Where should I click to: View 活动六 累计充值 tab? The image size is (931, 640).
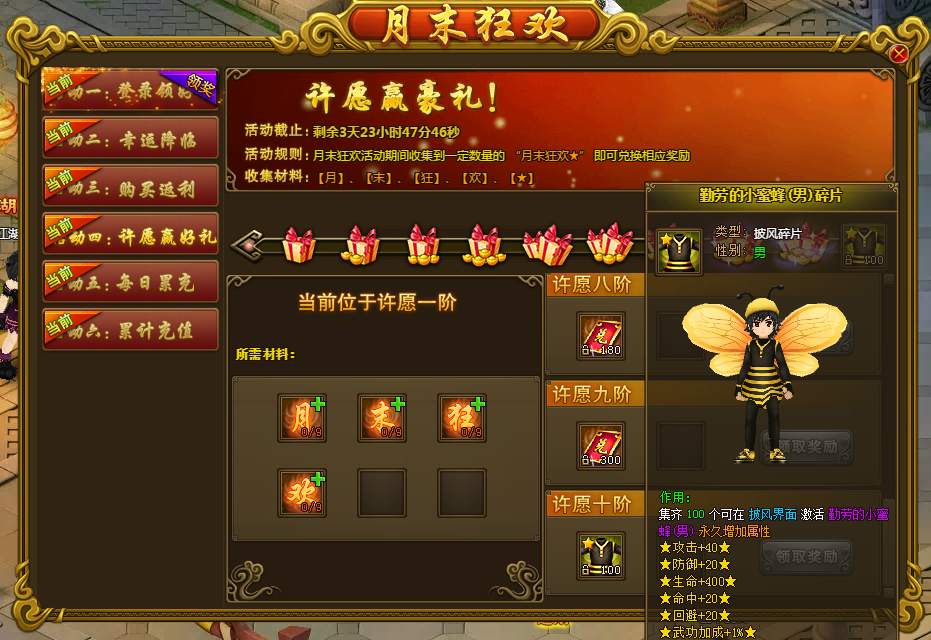[130, 329]
